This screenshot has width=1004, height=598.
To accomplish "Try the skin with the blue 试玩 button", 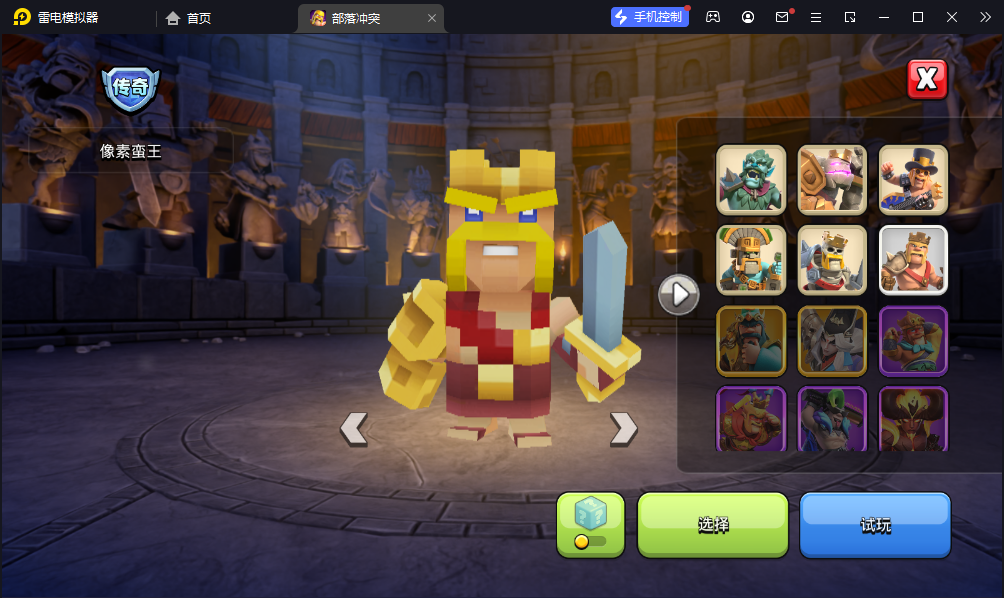I will tap(875, 524).
